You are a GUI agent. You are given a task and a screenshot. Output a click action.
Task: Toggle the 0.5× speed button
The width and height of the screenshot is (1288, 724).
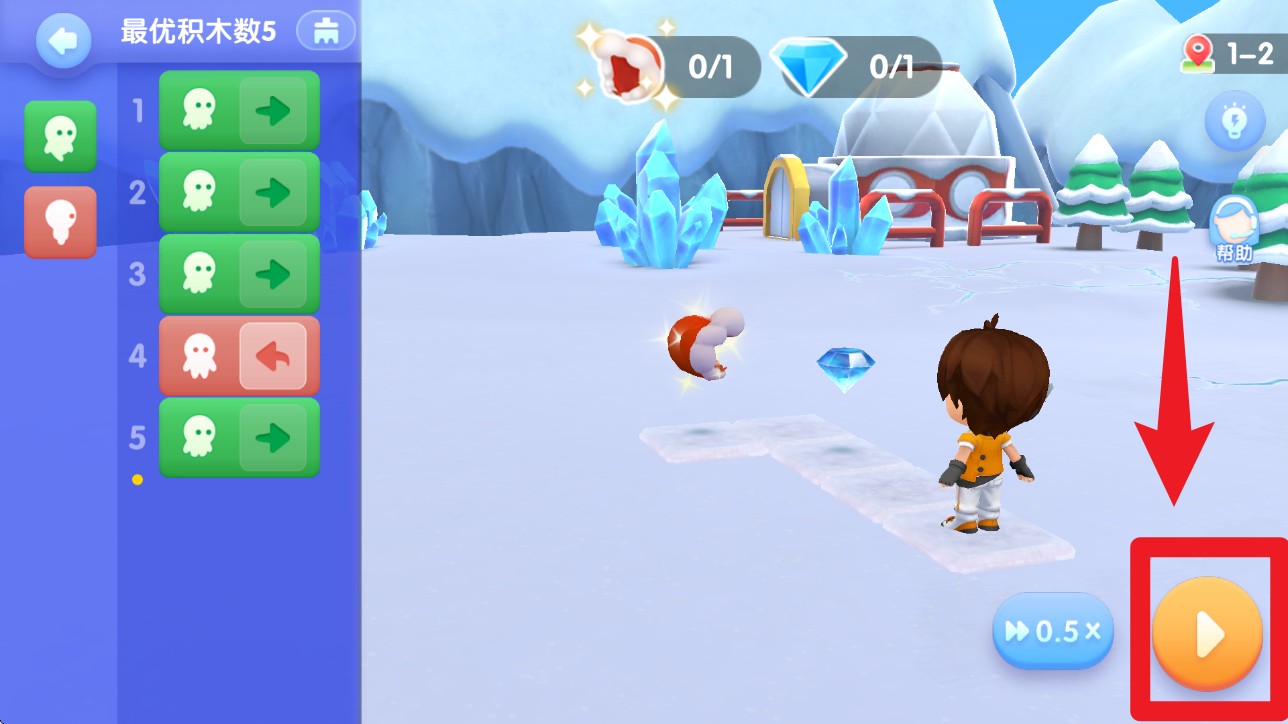pos(1052,632)
